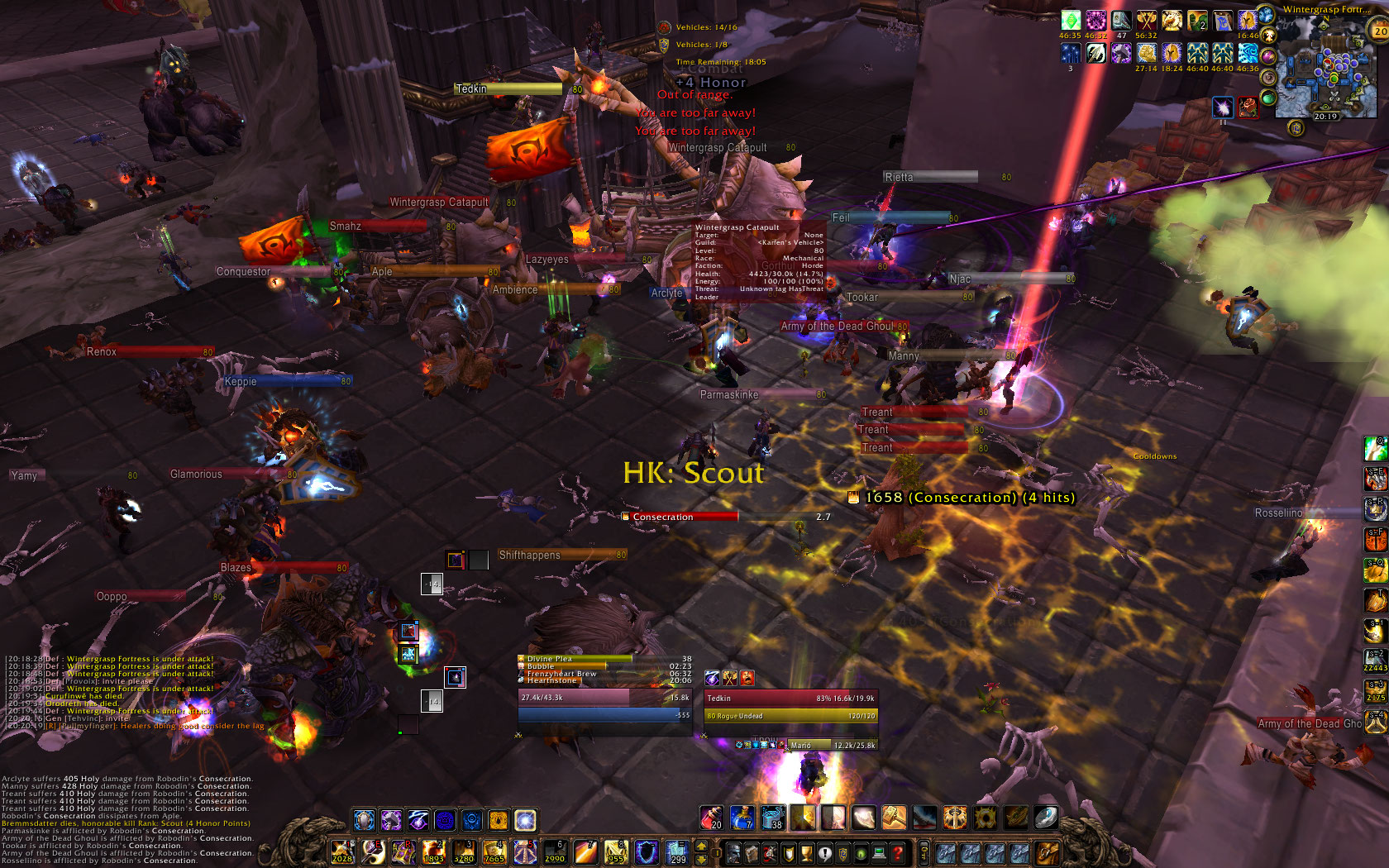Open the social speech bubble button
Image resolution: width=1389 pixels, height=868 pixels.
tap(824, 852)
